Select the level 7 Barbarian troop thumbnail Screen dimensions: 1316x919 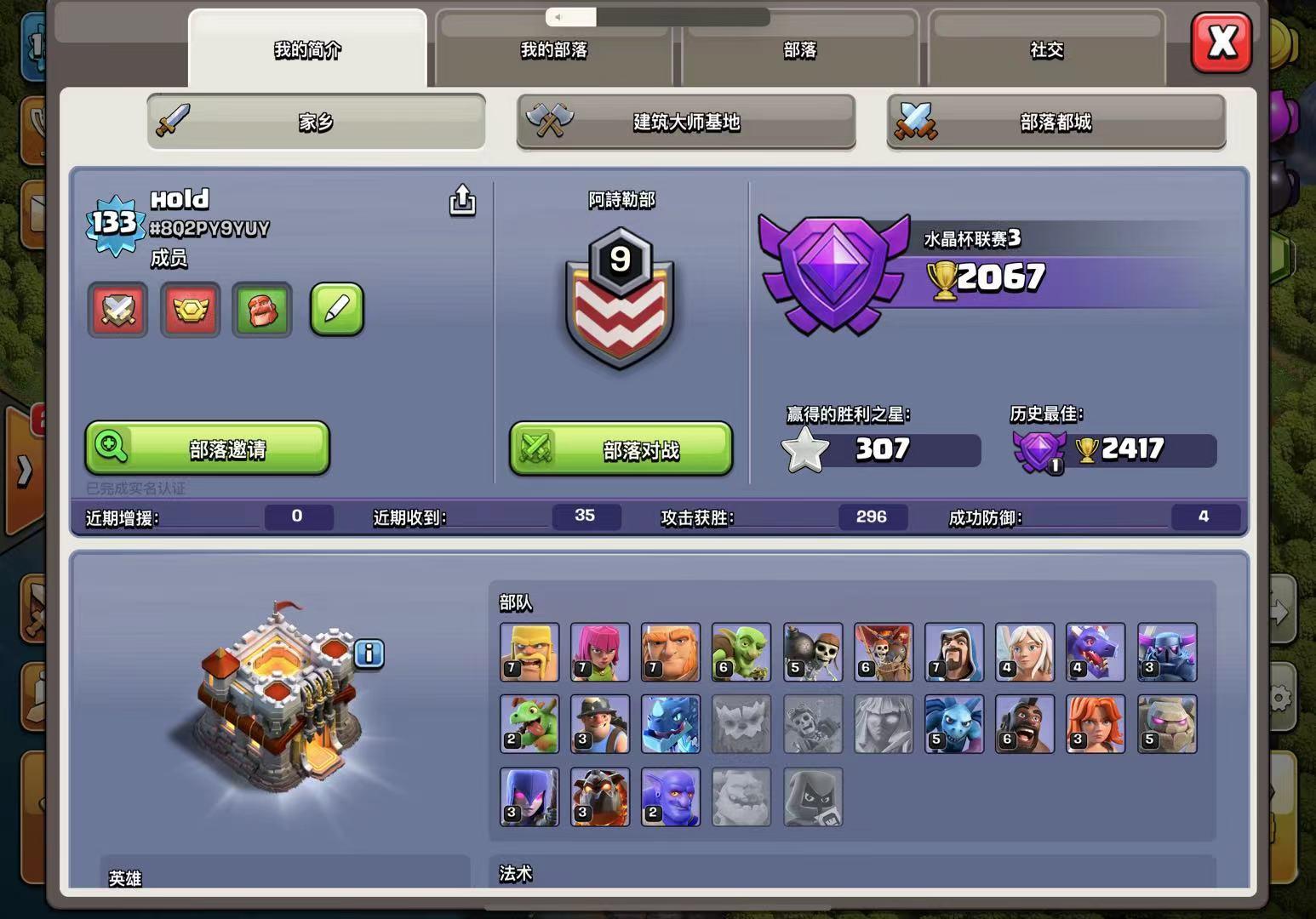point(529,653)
